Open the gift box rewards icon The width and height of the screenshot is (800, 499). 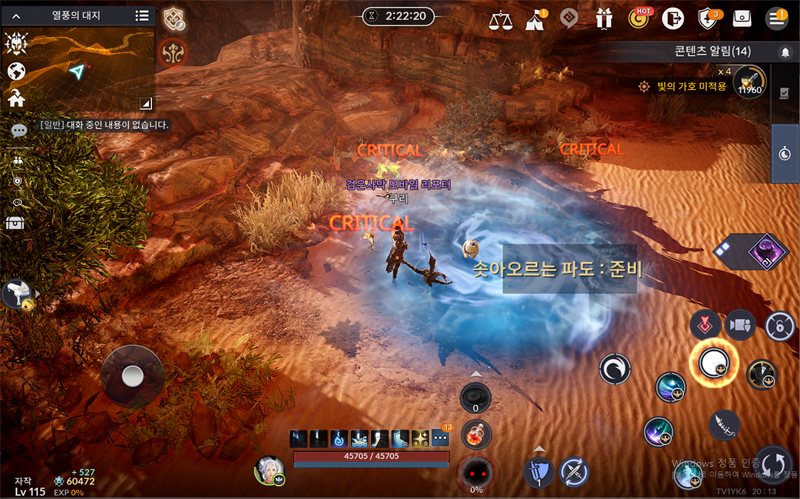click(603, 19)
